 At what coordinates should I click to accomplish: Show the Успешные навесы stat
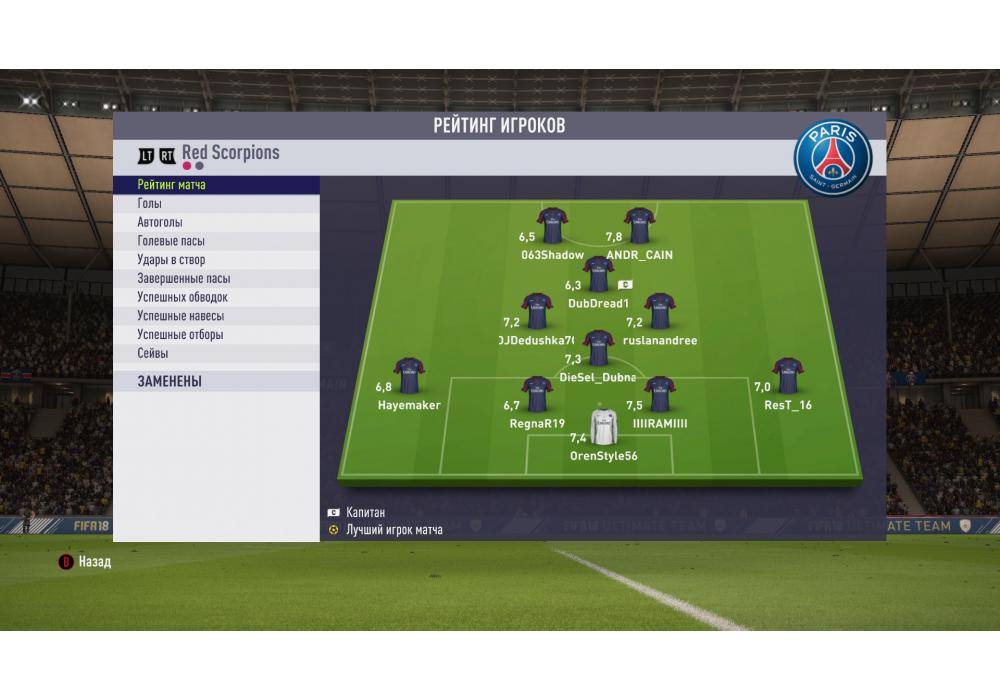pyautogui.click(x=216, y=316)
